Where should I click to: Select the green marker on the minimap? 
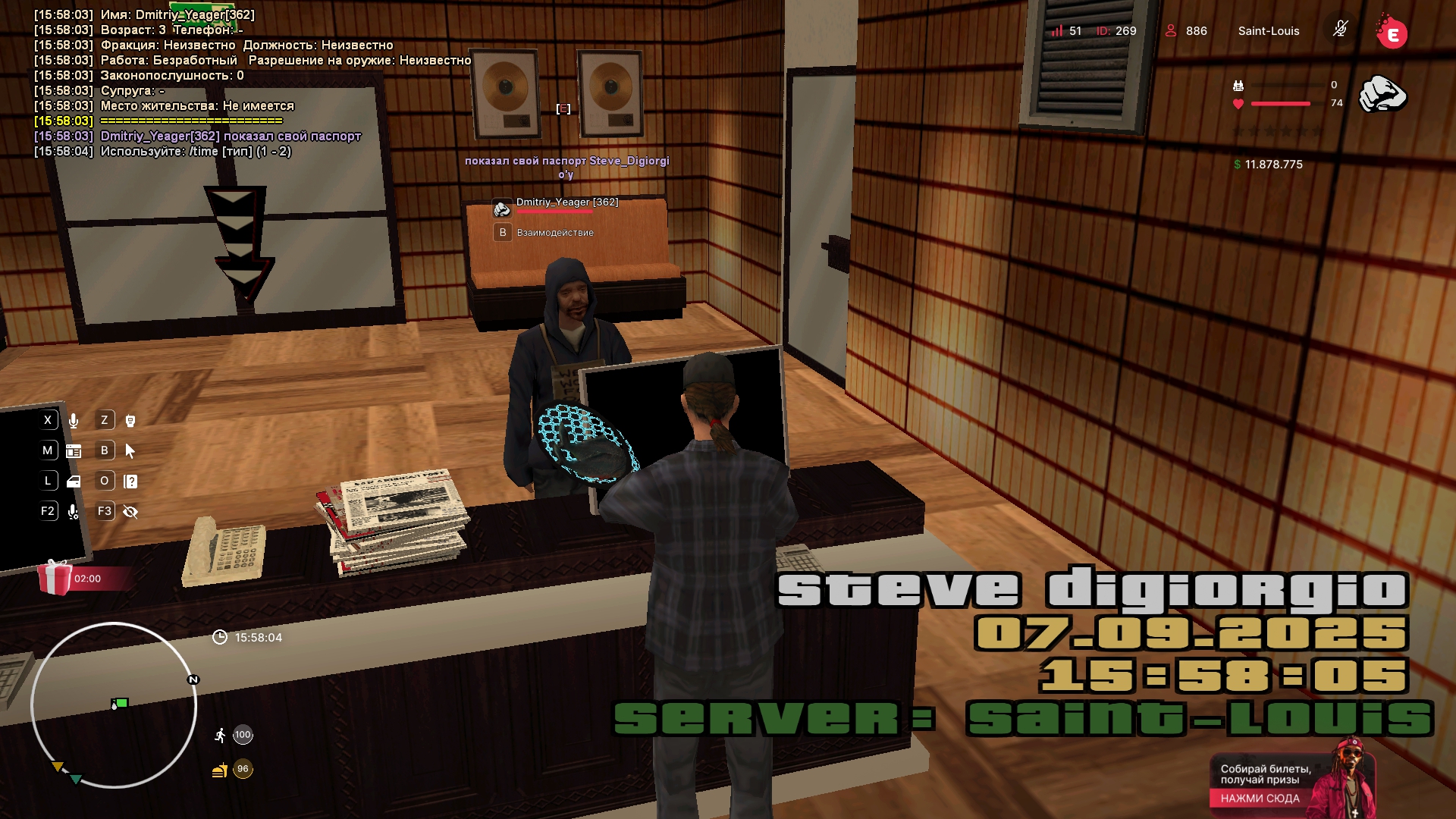pos(121,703)
